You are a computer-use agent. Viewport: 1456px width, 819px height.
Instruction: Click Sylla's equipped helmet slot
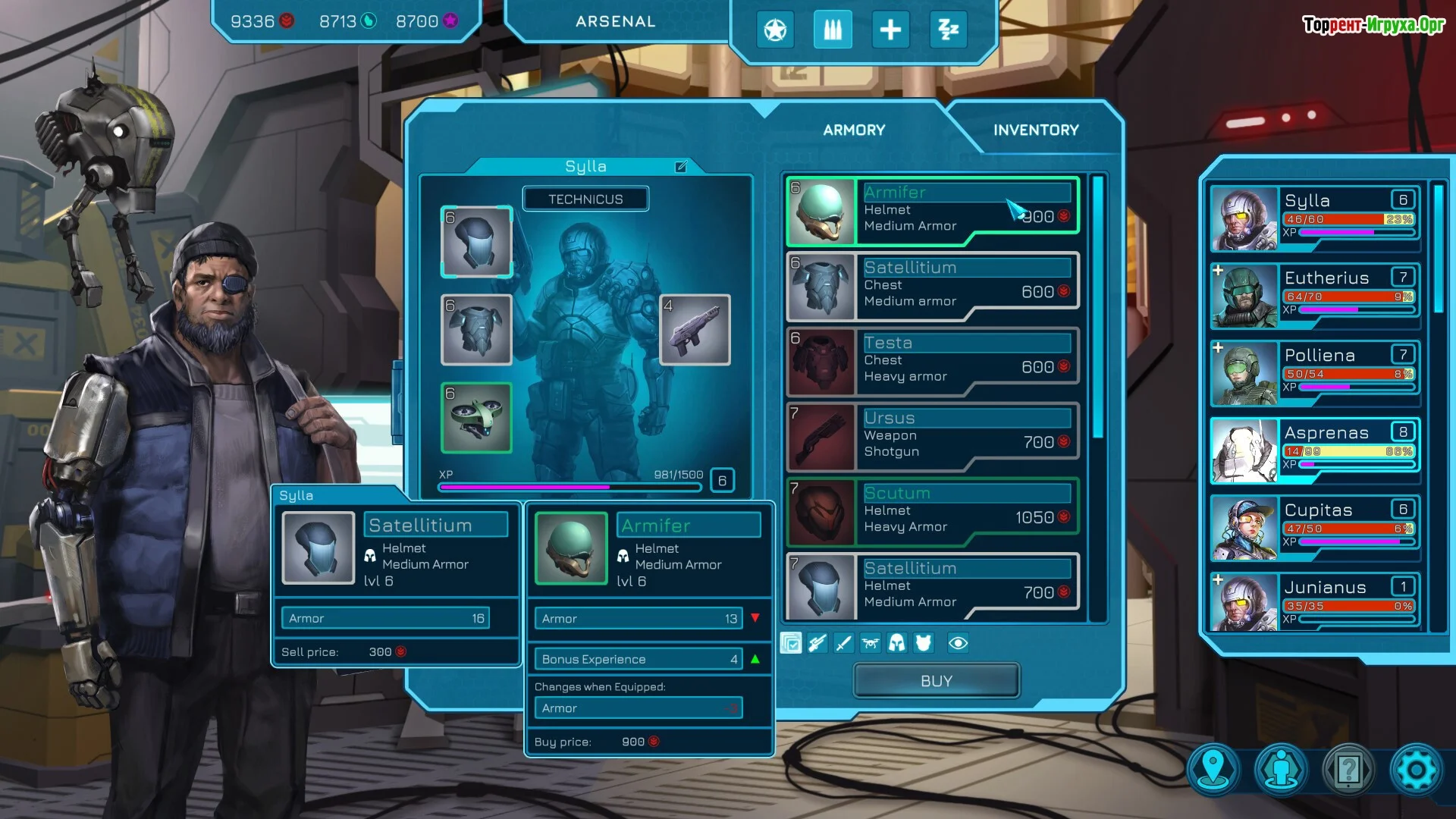[476, 242]
